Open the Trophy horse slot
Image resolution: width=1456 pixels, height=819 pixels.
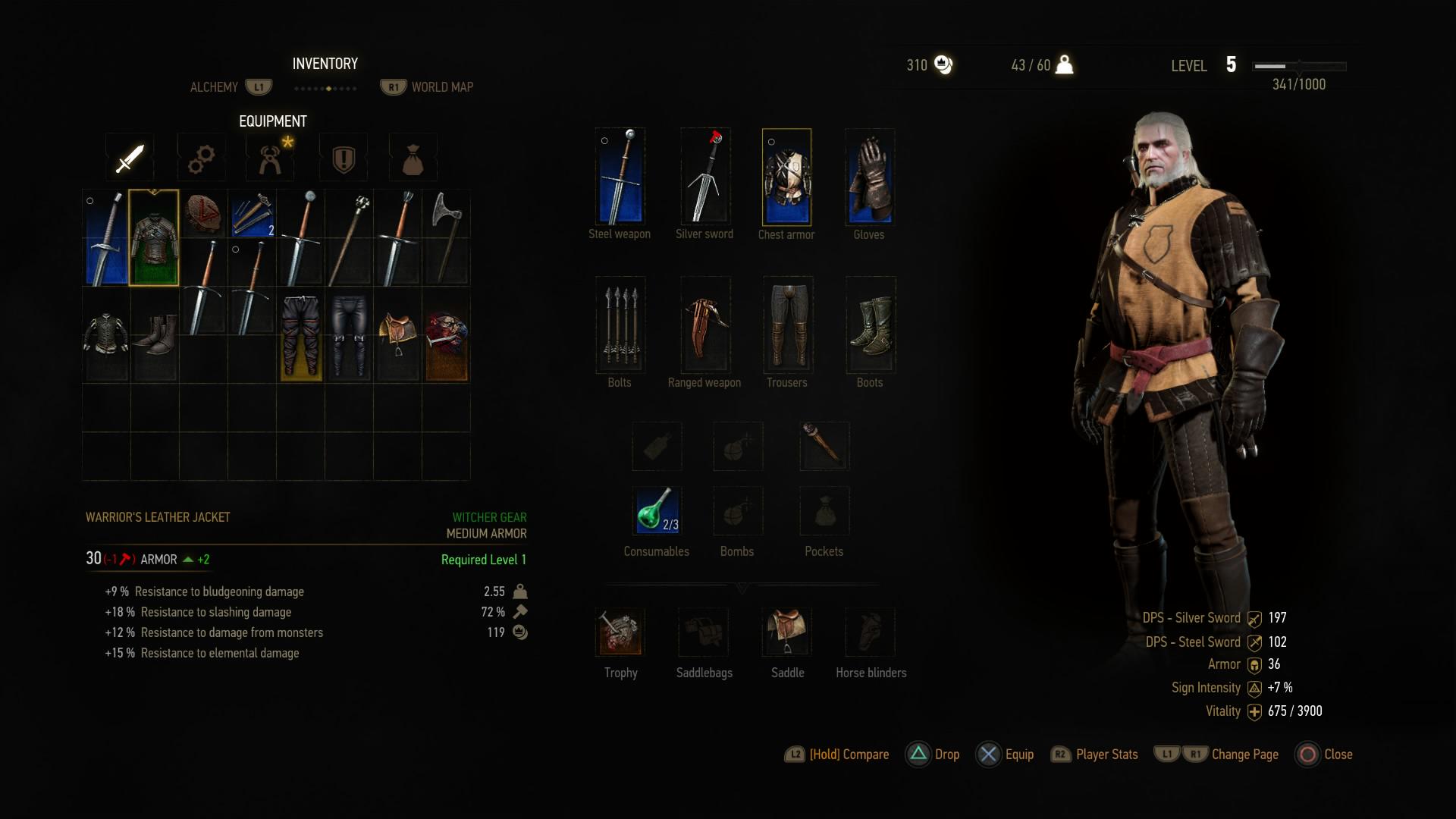pos(620,632)
